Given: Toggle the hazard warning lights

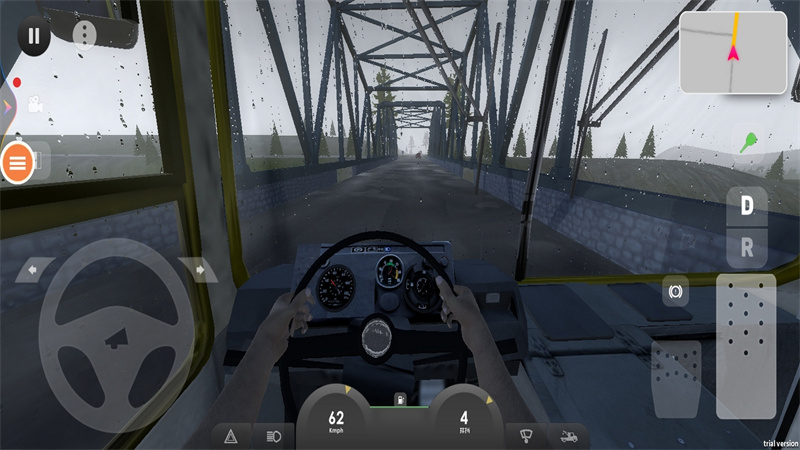Looking at the screenshot, I should (x=231, y=436).
